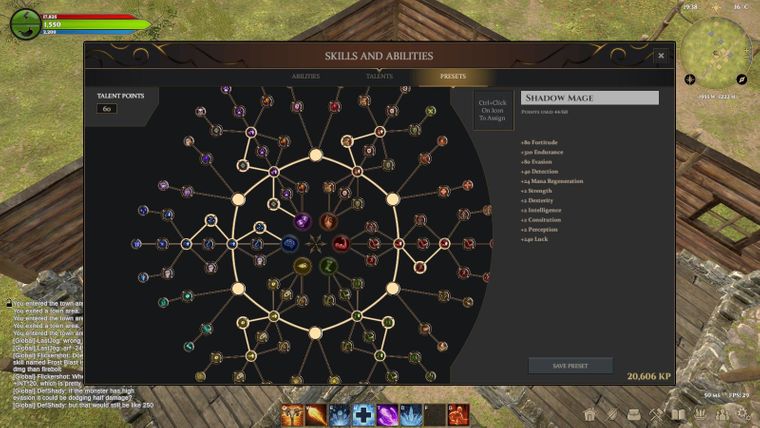
Task: Choose the yellow central talent node
Action: pyautogui.click(x=302, y=265)
